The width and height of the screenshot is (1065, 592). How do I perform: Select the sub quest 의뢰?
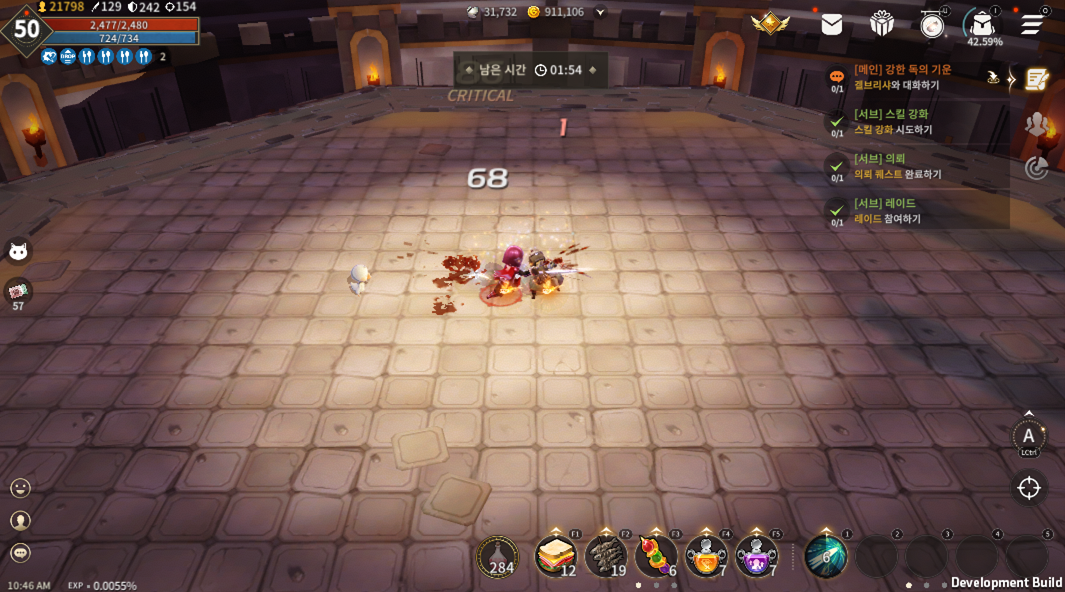897,166
